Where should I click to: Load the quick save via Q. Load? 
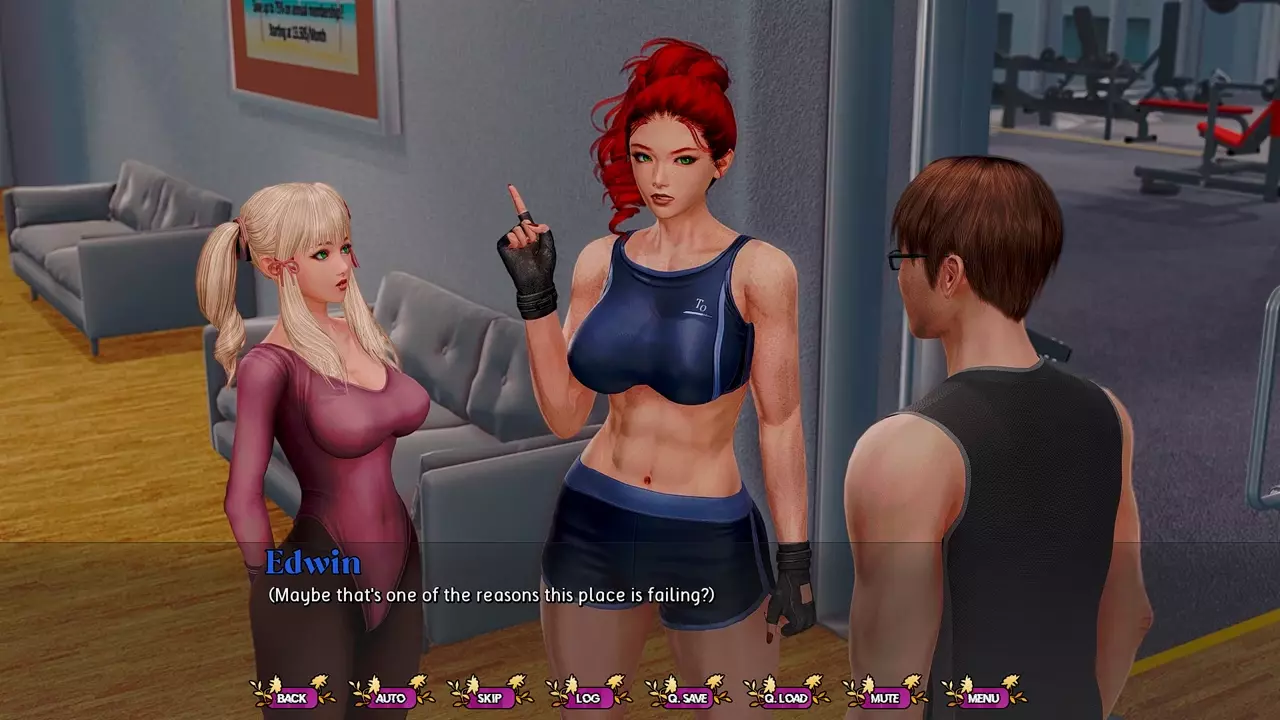(785, 697)
